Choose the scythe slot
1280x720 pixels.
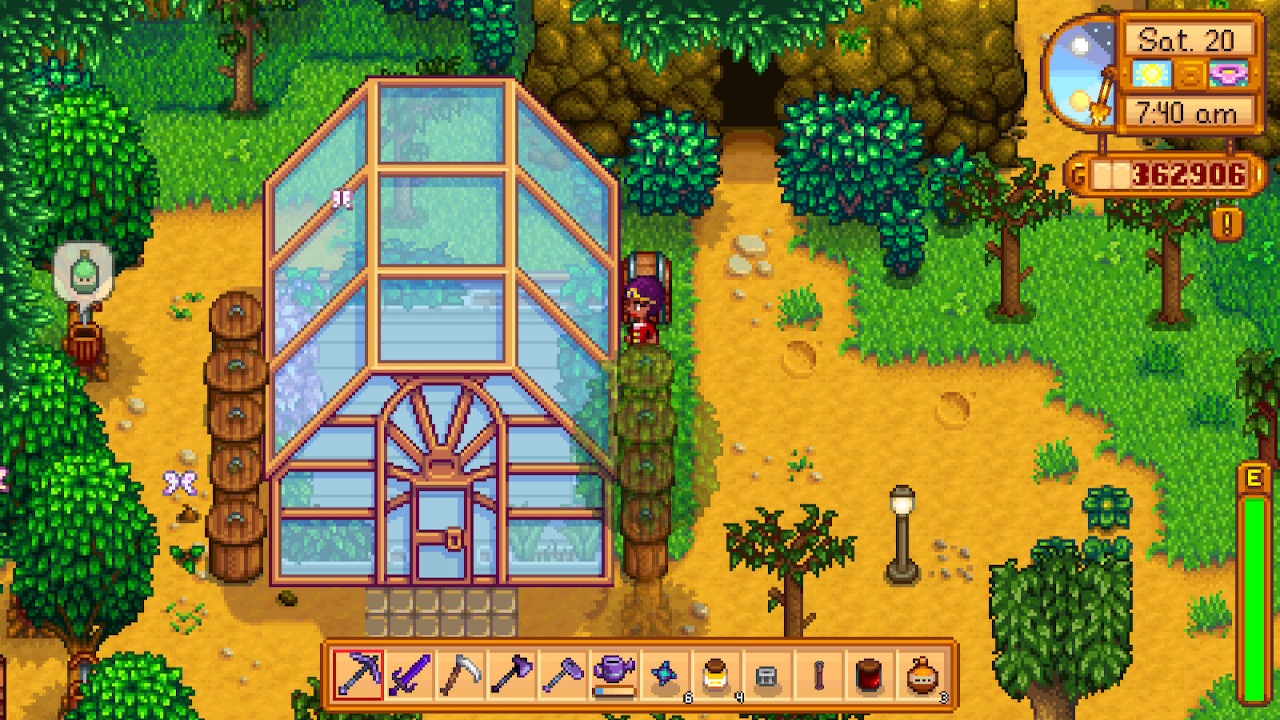click(461, 675)
